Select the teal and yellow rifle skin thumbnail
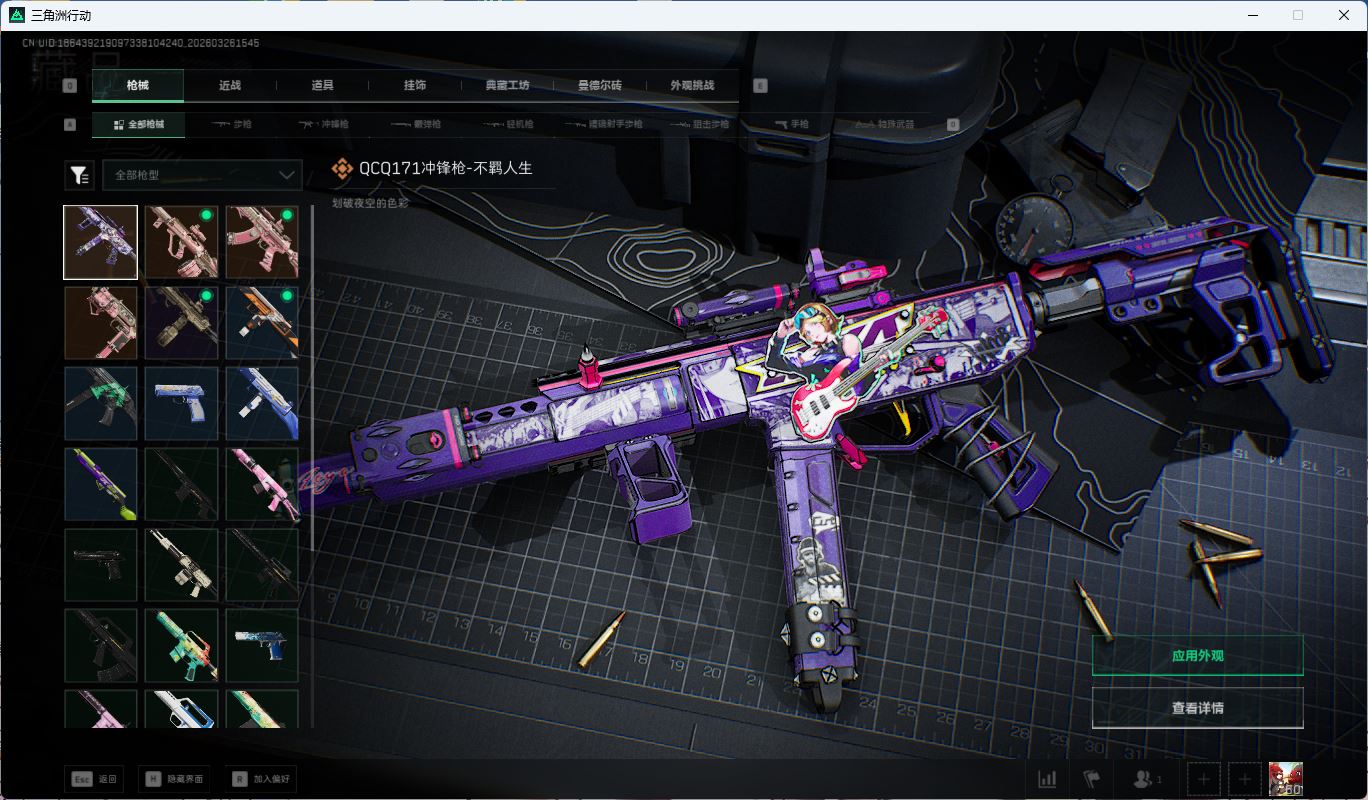The image size is (1368, 800). tap(181, 646)
